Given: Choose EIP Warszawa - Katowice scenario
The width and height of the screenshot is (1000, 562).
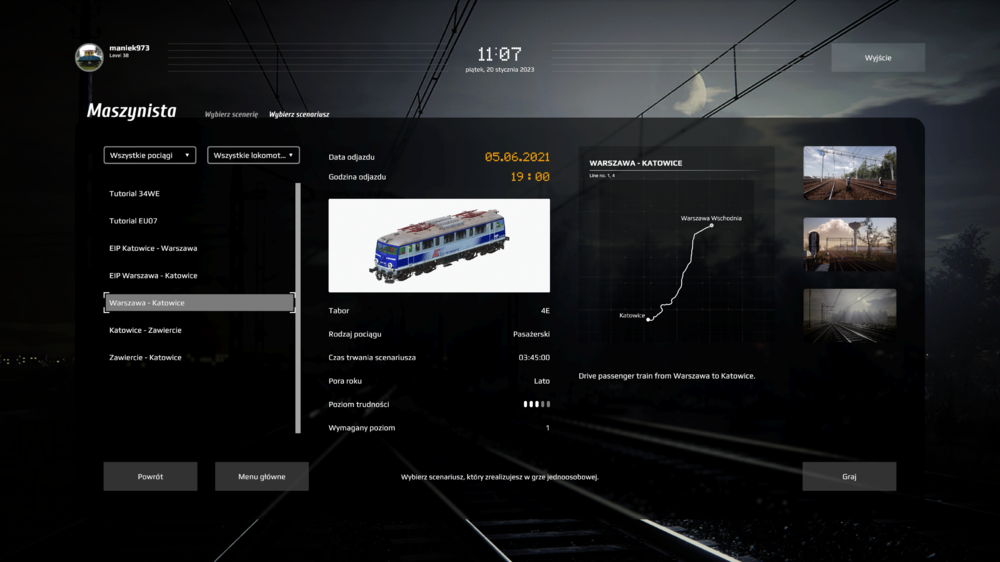Looking at the screenshot, I should [153, 275].
